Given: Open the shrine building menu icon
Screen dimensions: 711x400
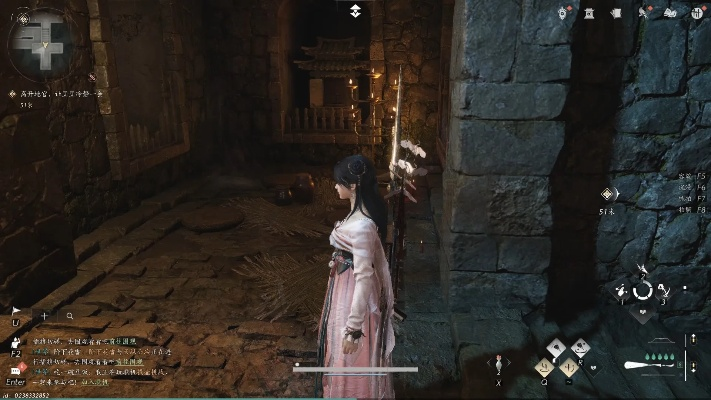Looking at the screenshot, I should (591, 12).
